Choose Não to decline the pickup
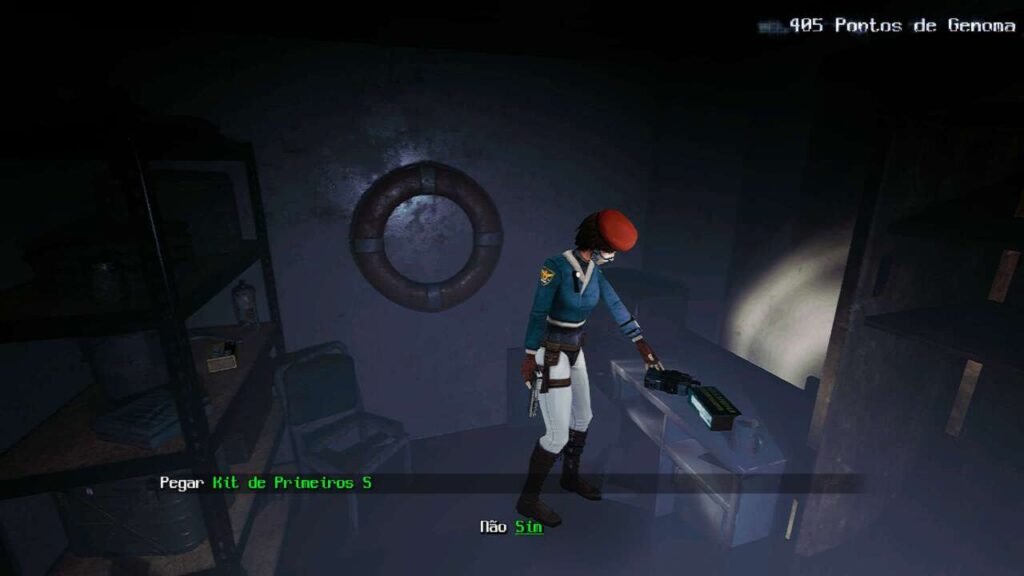Viewport: 1024px width, 576px height. [493, 527]
